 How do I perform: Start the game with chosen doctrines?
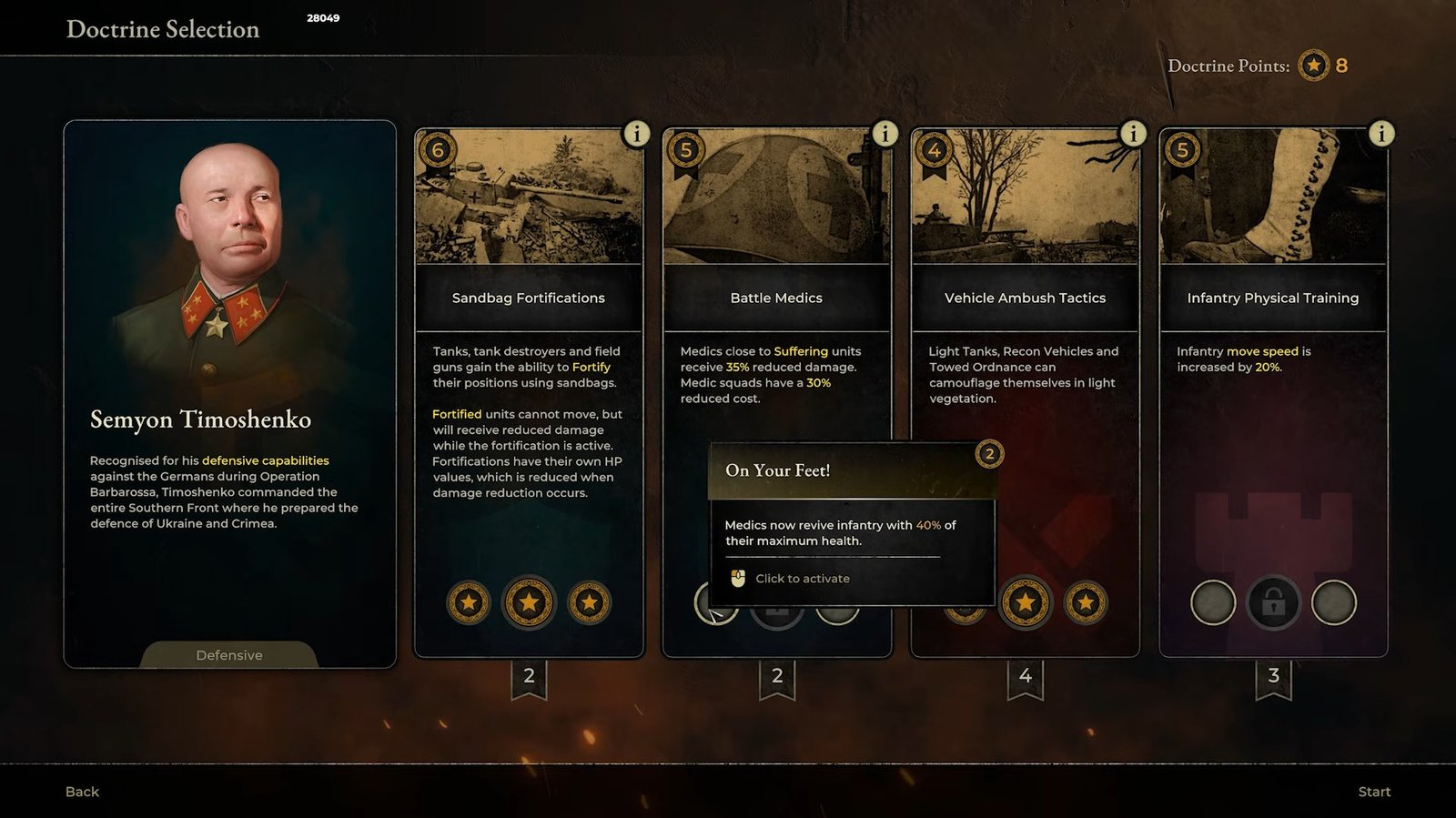(x=1374, y=792)
